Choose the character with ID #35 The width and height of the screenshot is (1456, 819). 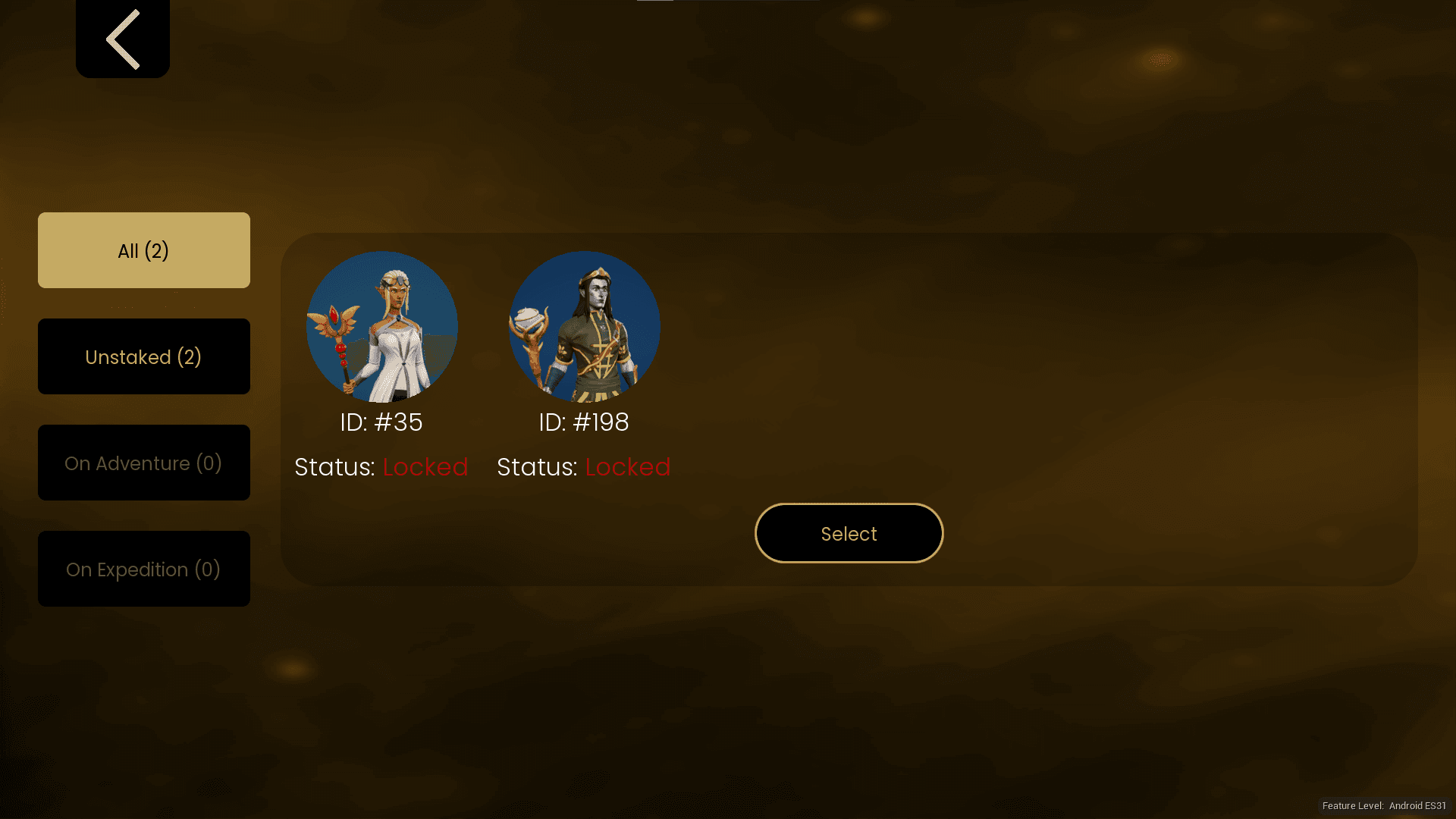(381, 327)
